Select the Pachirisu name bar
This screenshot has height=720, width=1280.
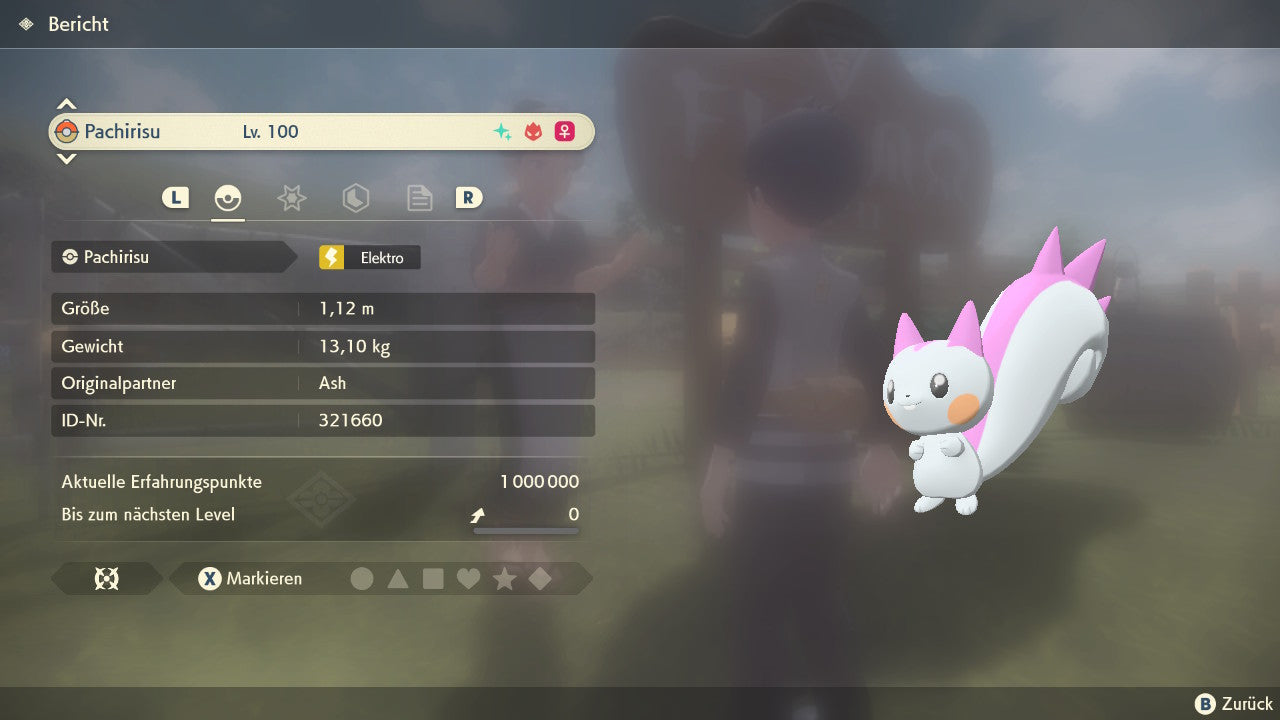[322, 132]
